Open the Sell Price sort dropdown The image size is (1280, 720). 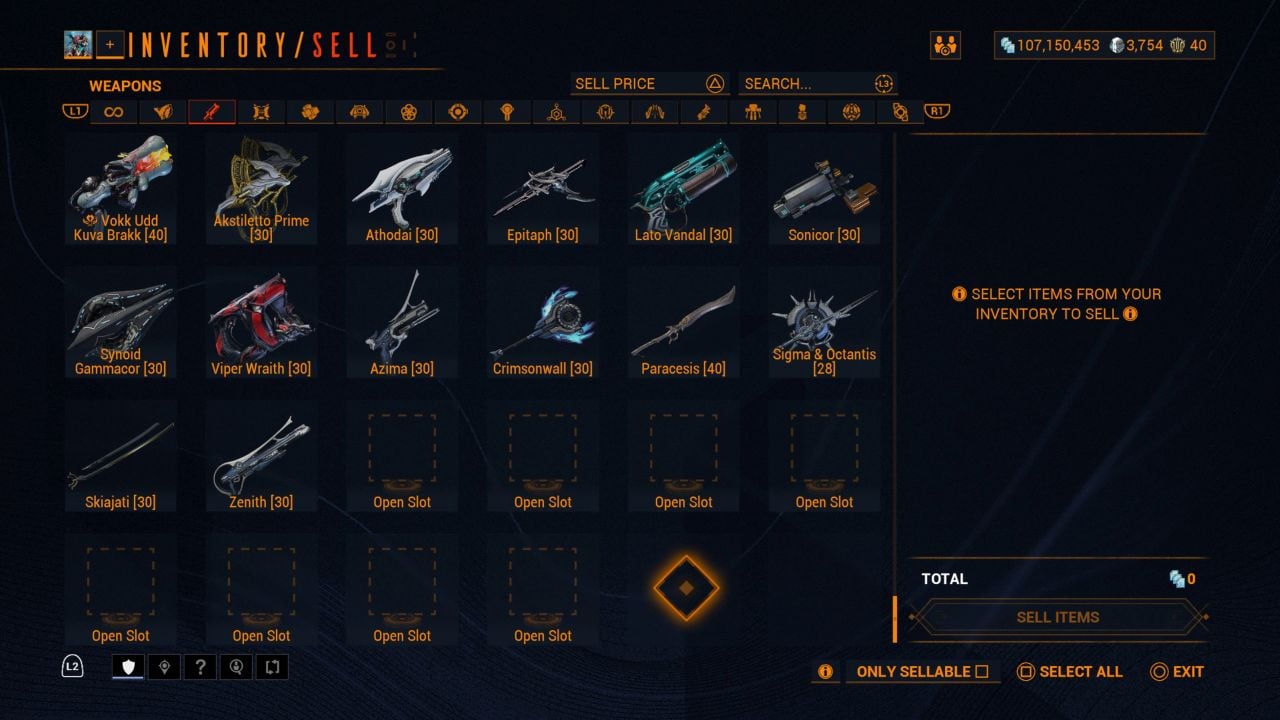pyautogui.click(x=648, y=84)
